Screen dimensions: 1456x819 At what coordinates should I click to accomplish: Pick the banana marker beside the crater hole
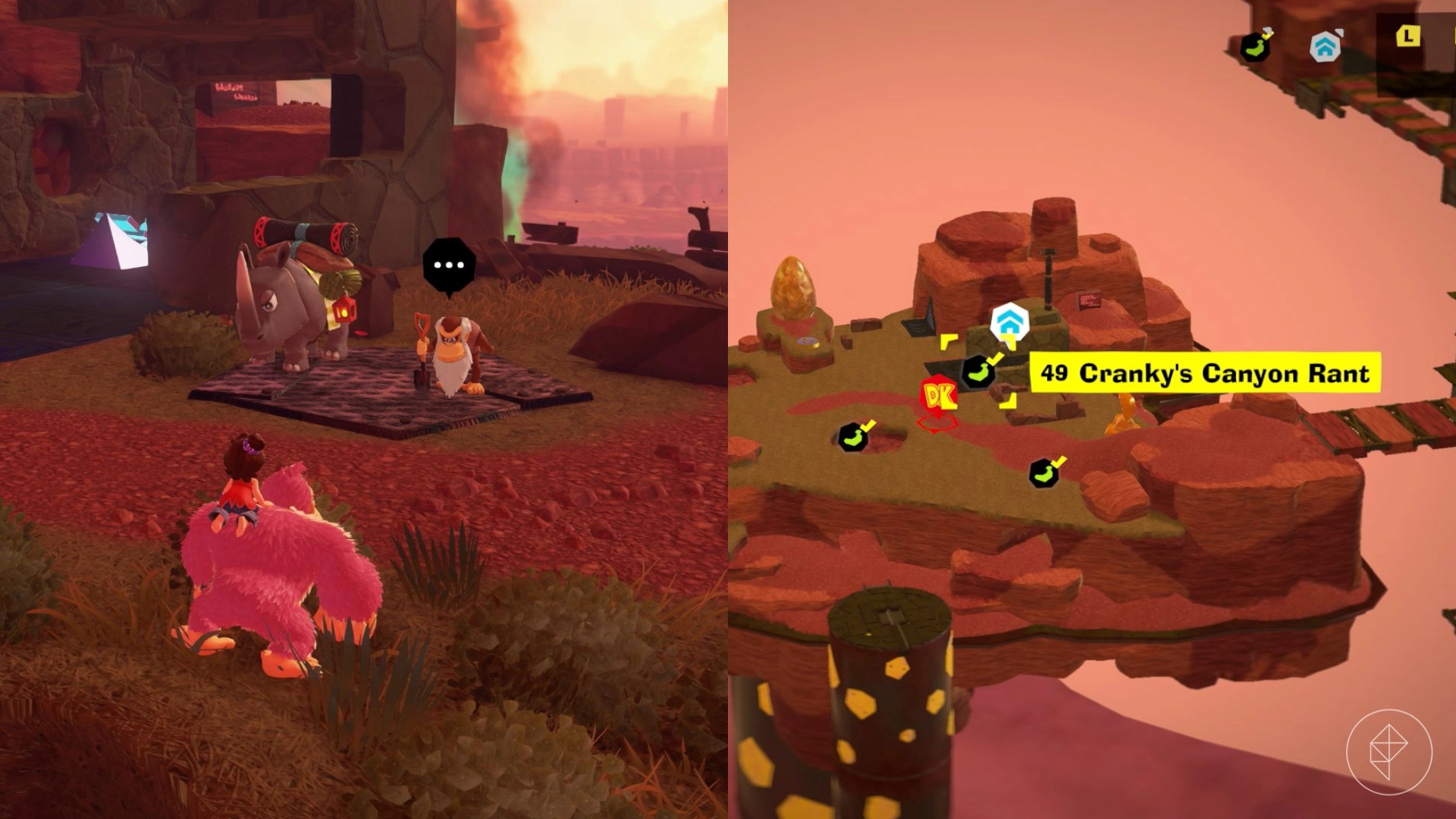(x=853, y=438)
